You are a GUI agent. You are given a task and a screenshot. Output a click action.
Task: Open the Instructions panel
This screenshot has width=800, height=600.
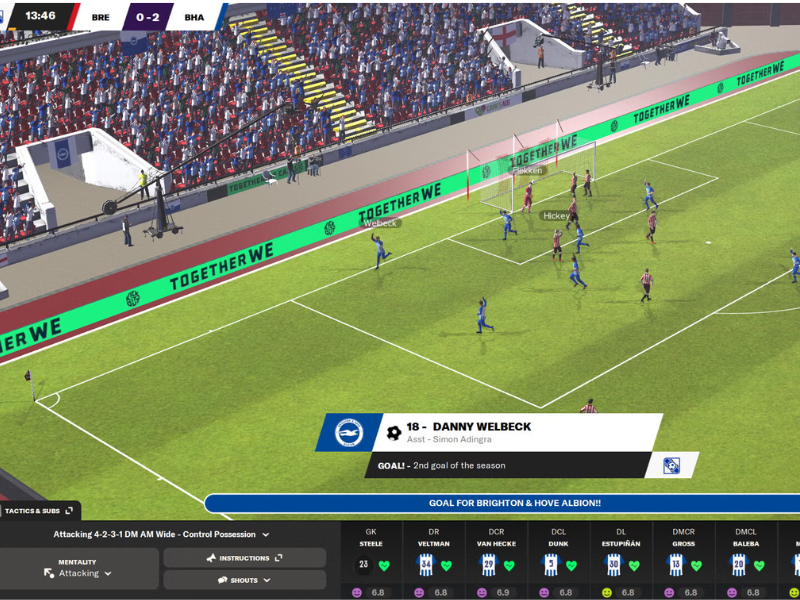pos(244,558)
